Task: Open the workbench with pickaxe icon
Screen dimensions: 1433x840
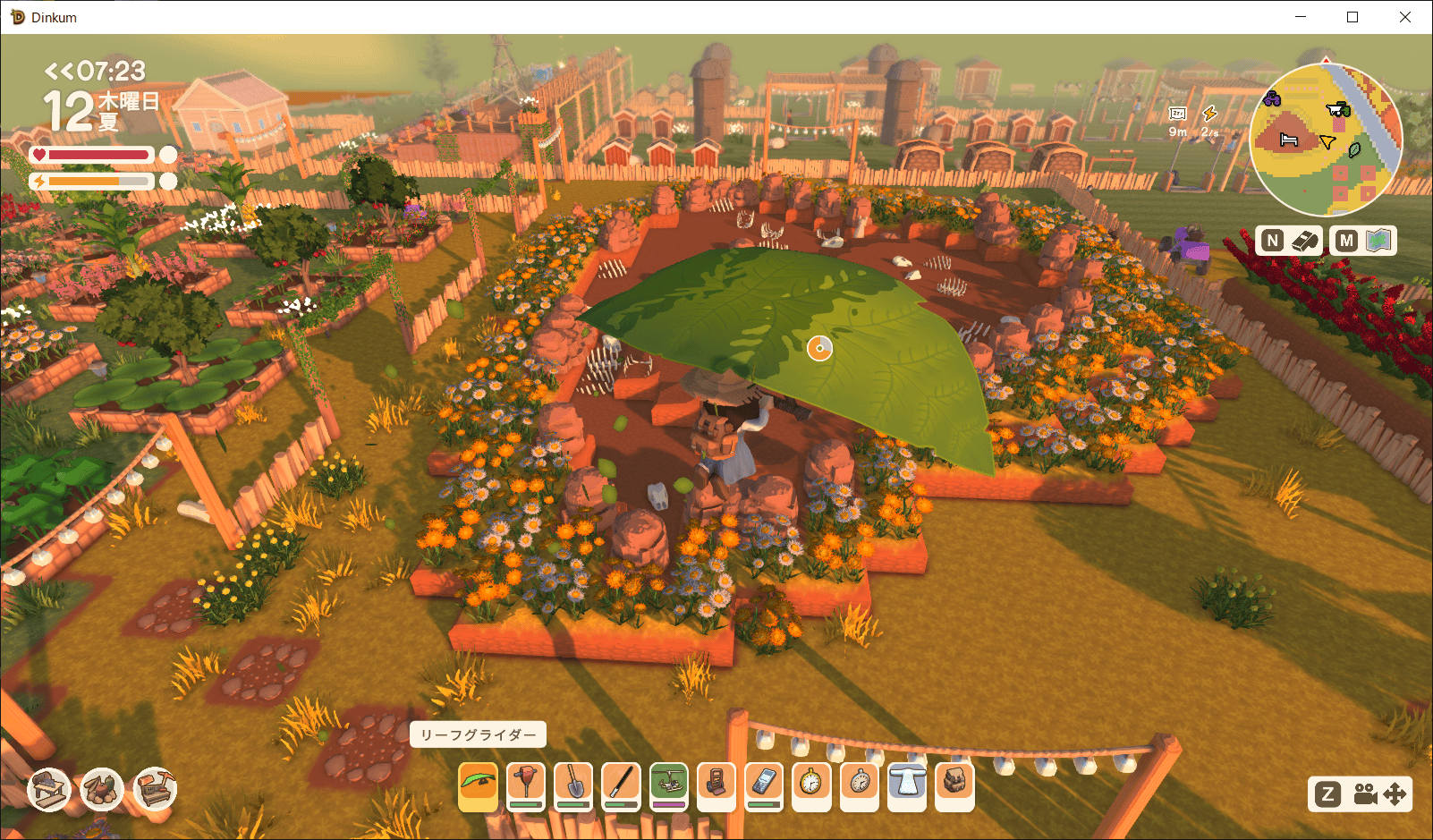Action: [155, 790]
